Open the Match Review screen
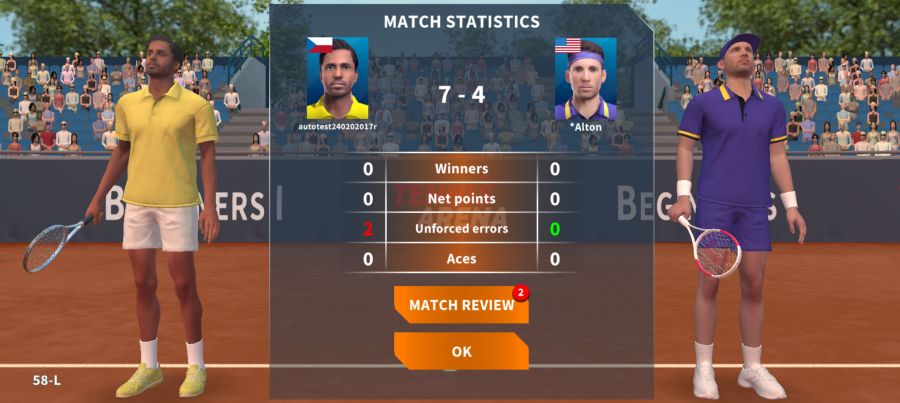This screenshot has height=403, width=900. (x=461, y=305)
